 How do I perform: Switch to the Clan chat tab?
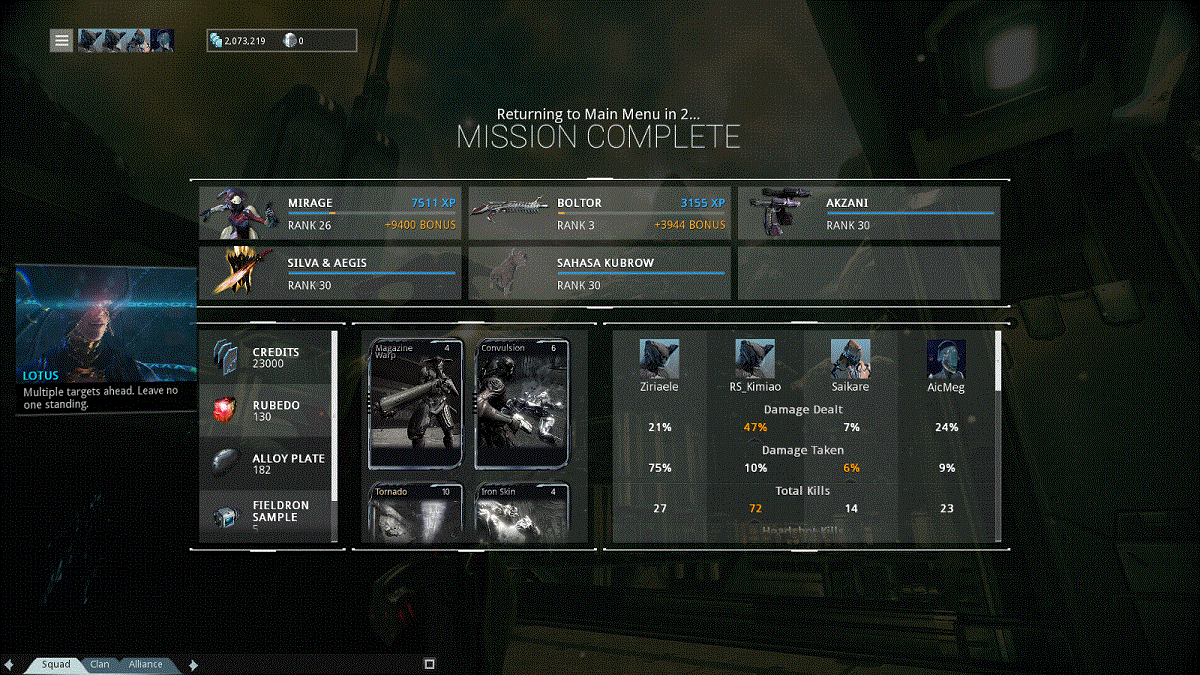[x=100, y=664]
